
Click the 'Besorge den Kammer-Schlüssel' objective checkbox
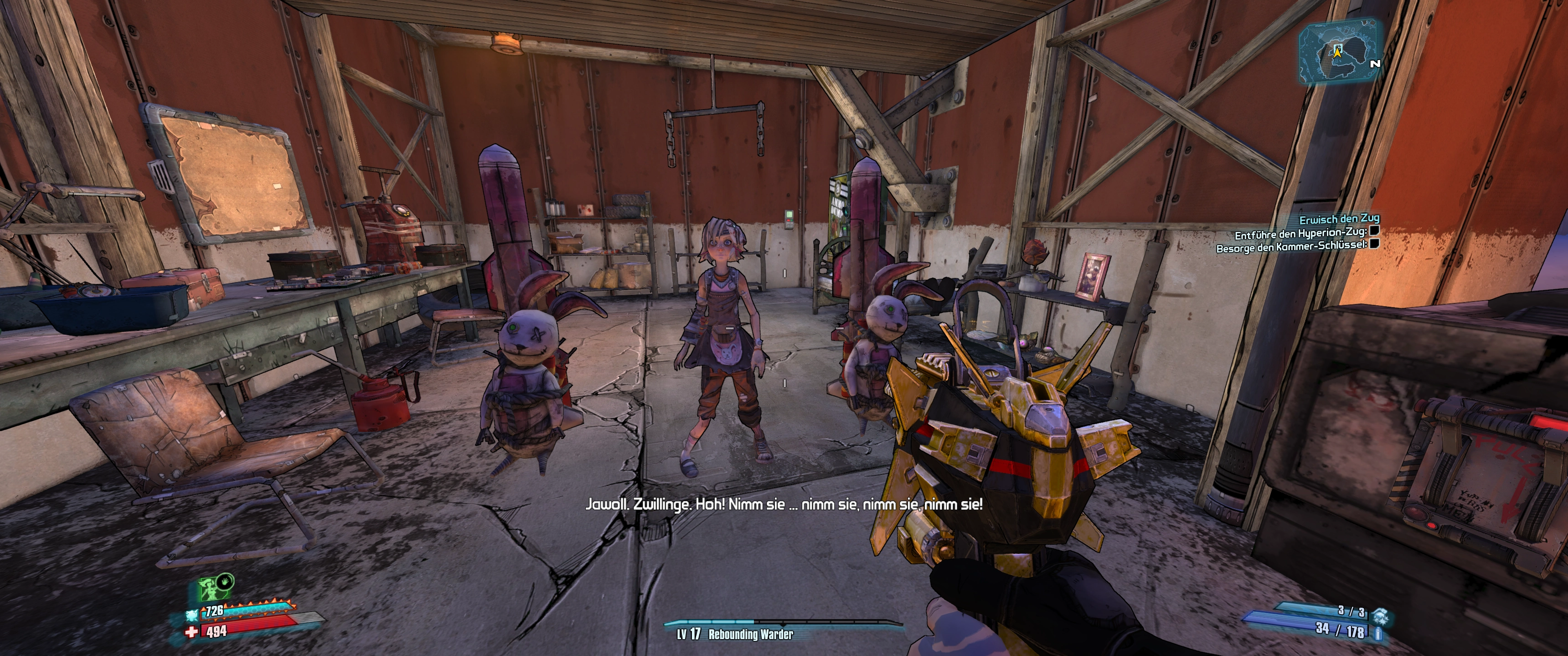(1373, 245)
